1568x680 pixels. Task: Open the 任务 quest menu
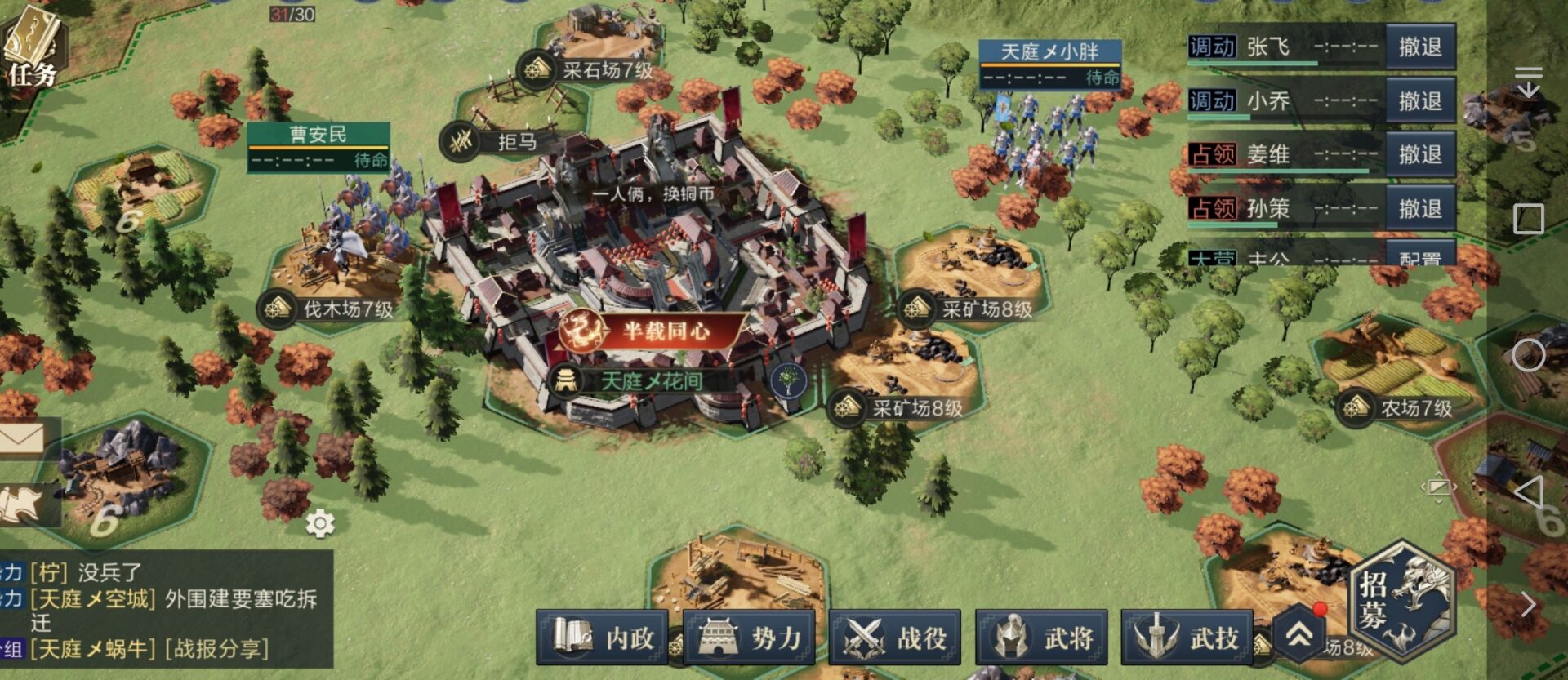point(33,49)
